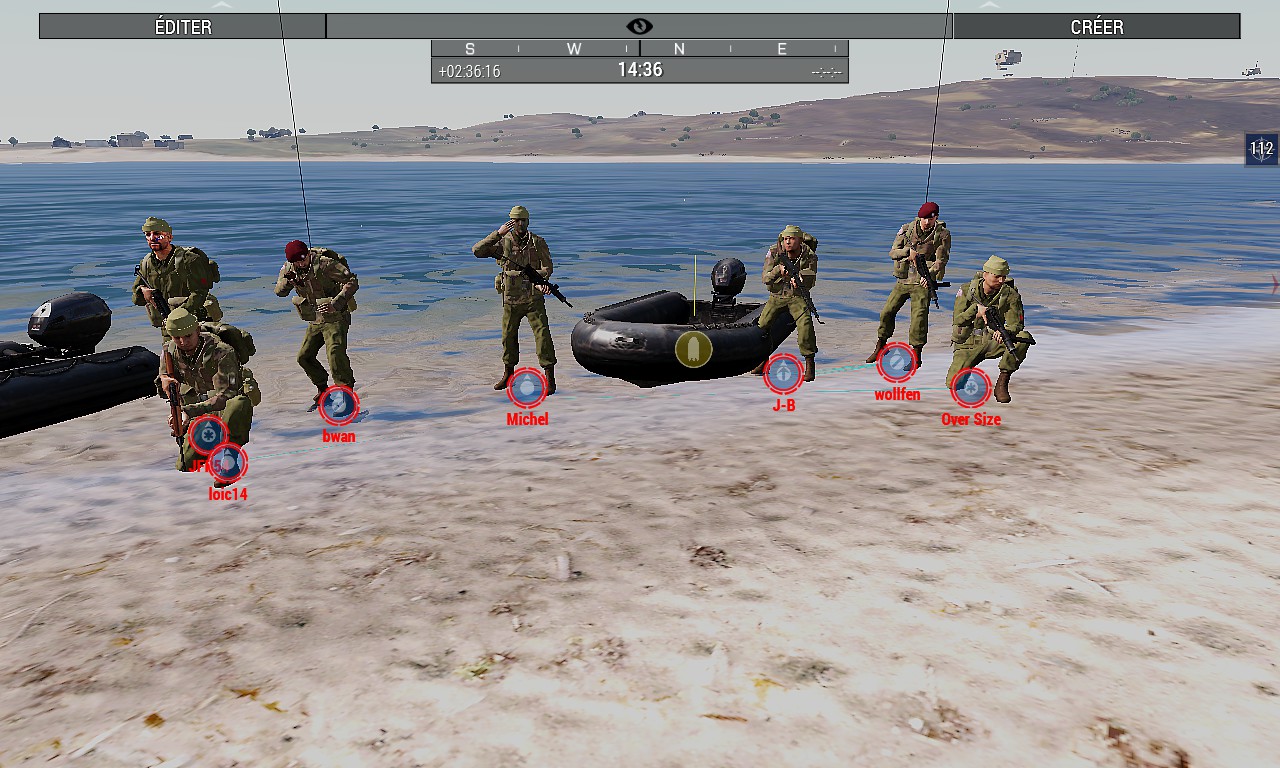
Task: Select the unit marker for bwan
Action: [x=338, y=404]
